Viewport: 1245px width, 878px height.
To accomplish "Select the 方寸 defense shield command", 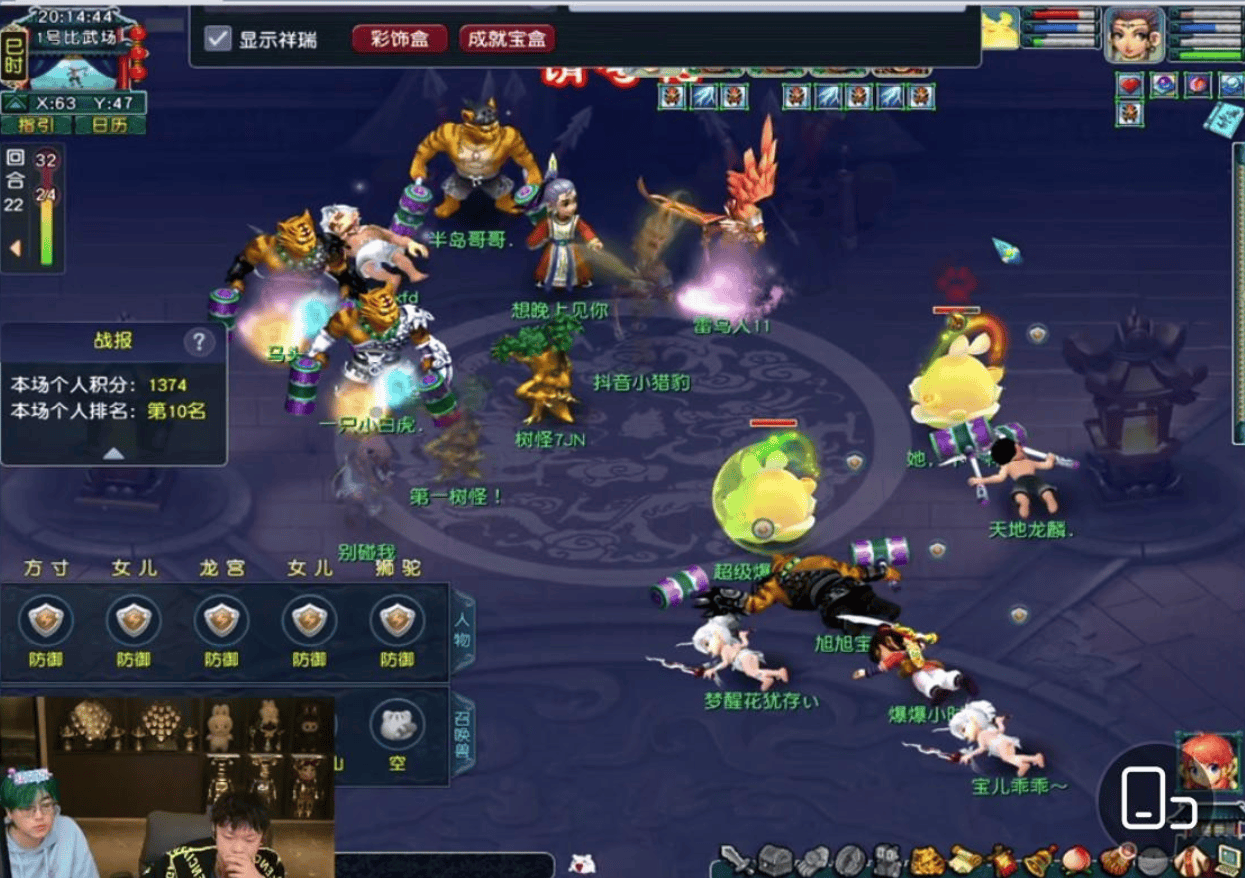I will click(x=46, y=622).
